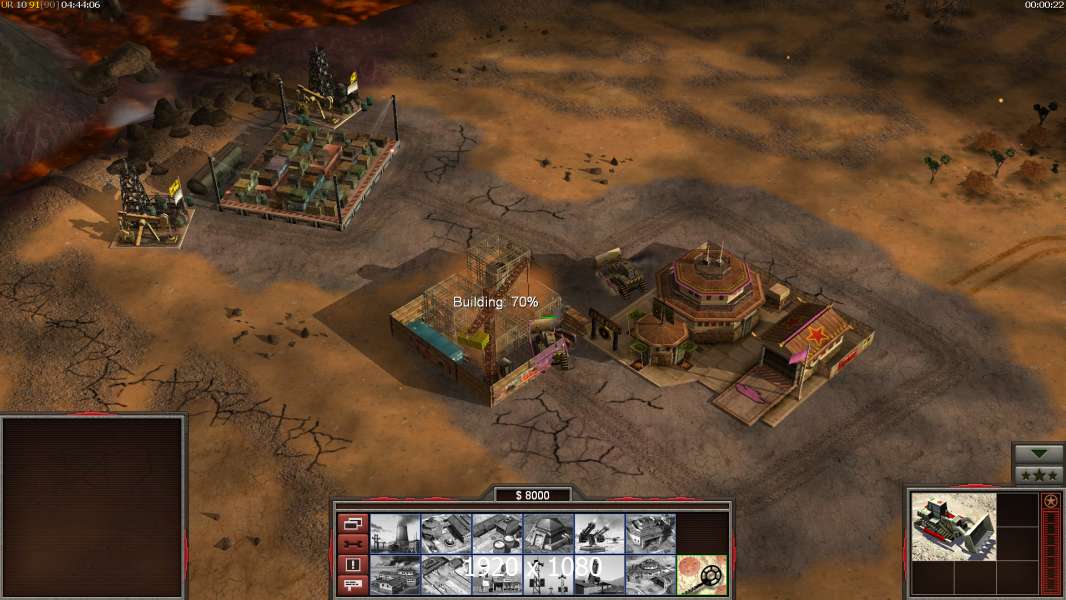
Task: Click the exclamation mark button
Action: (x=353, y=565)
